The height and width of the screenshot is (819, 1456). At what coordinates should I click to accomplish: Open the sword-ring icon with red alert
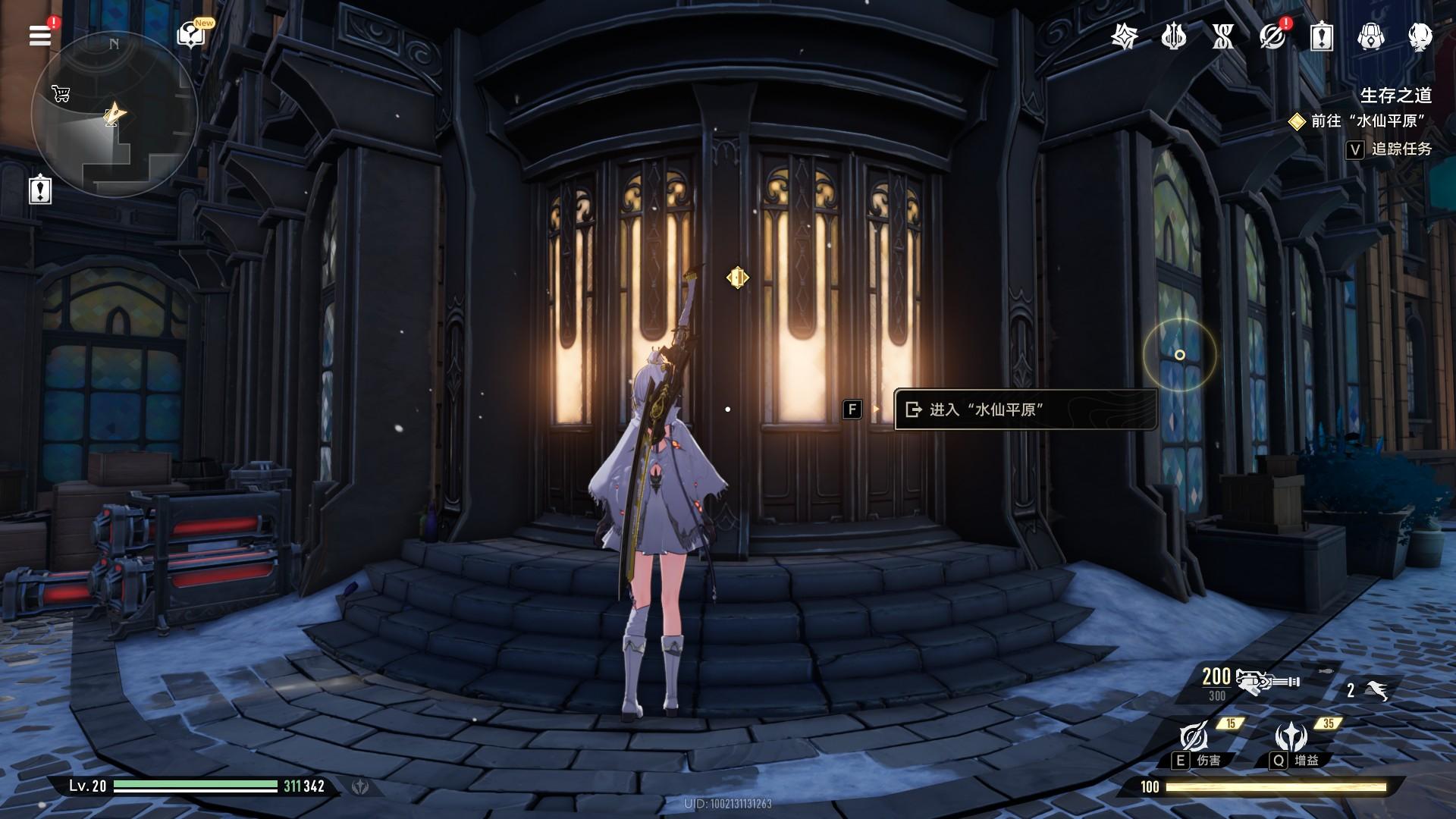point(1272,36)
